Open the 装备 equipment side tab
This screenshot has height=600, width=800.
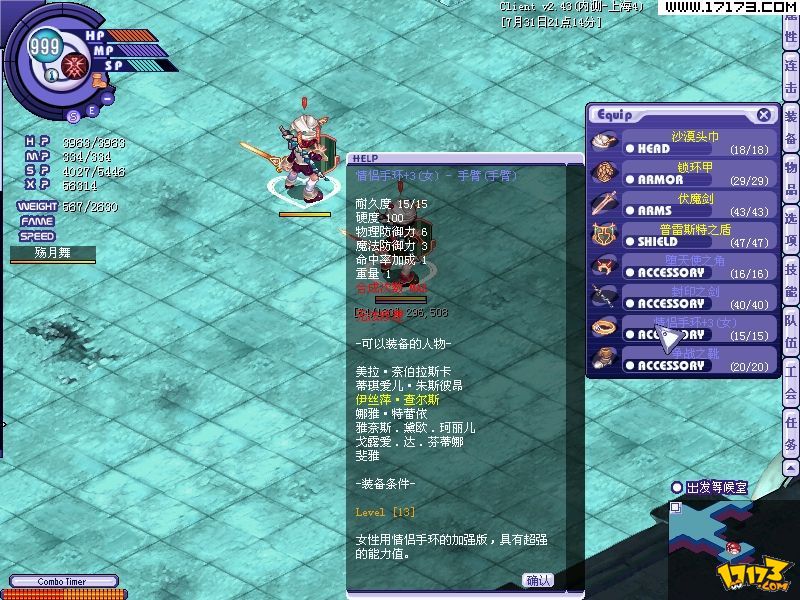pos(791,129)
